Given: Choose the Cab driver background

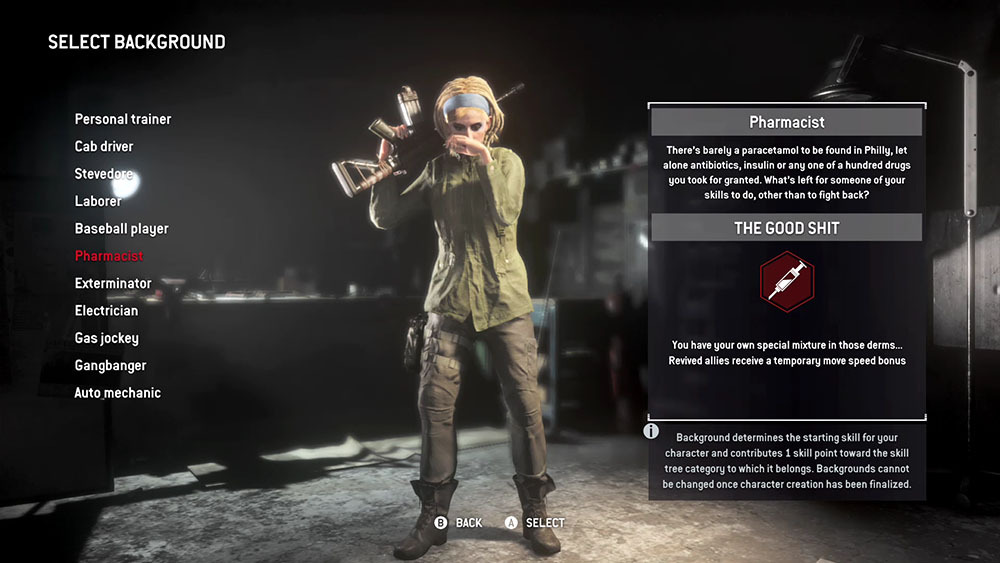Looking at the screenshot, I should (104, 147).
